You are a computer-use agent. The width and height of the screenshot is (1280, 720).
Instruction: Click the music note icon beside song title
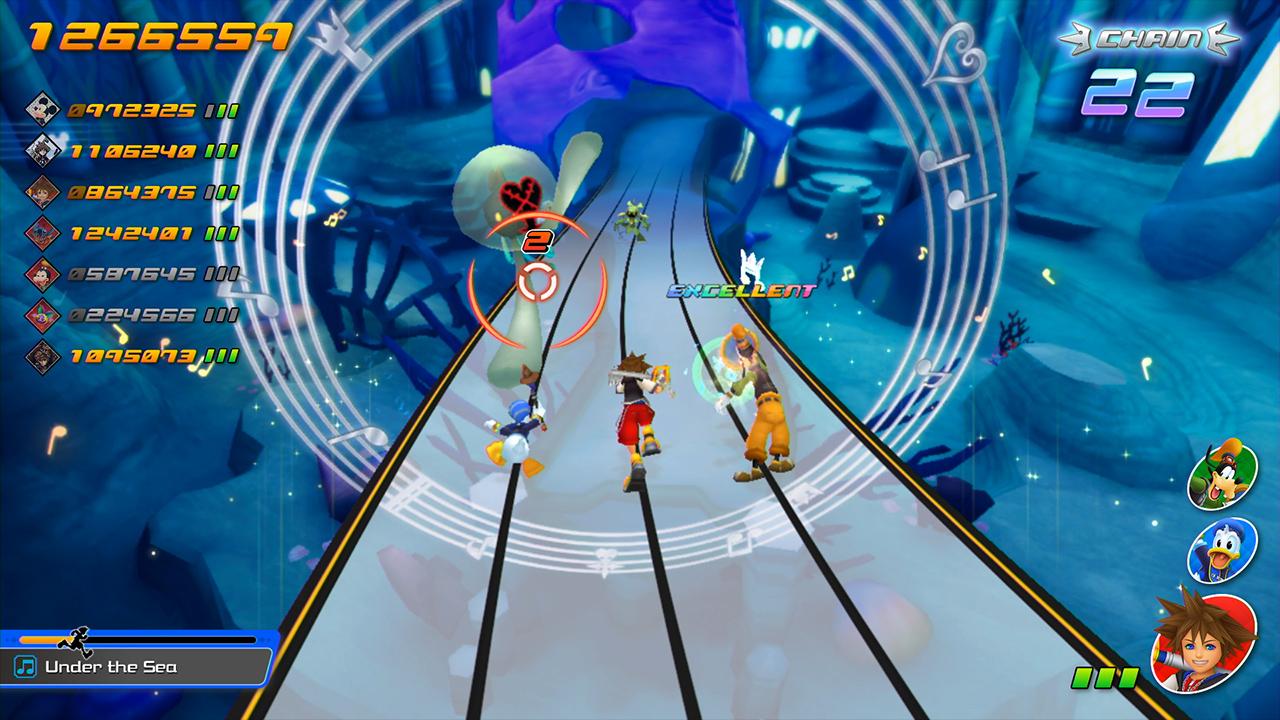pyautogui.click(x=27, y=666)
